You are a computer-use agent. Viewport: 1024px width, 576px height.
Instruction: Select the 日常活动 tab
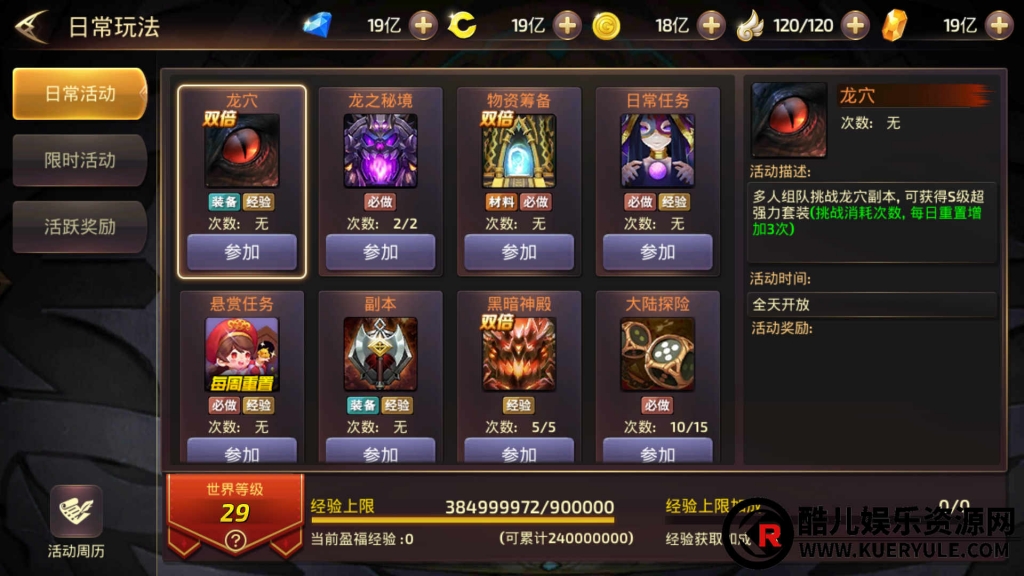point(80,94)
